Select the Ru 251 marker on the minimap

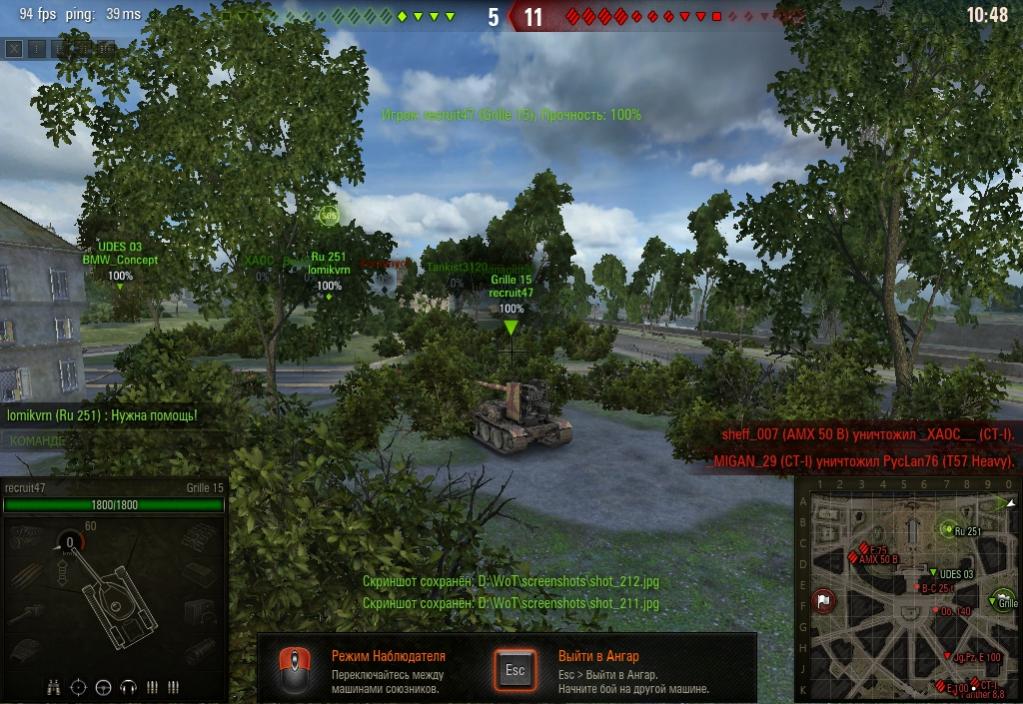[948, 529]
